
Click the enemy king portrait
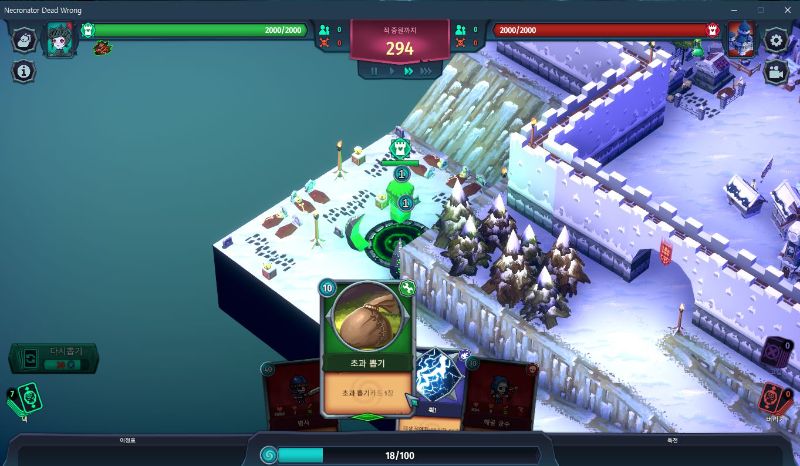coord(741,39)
